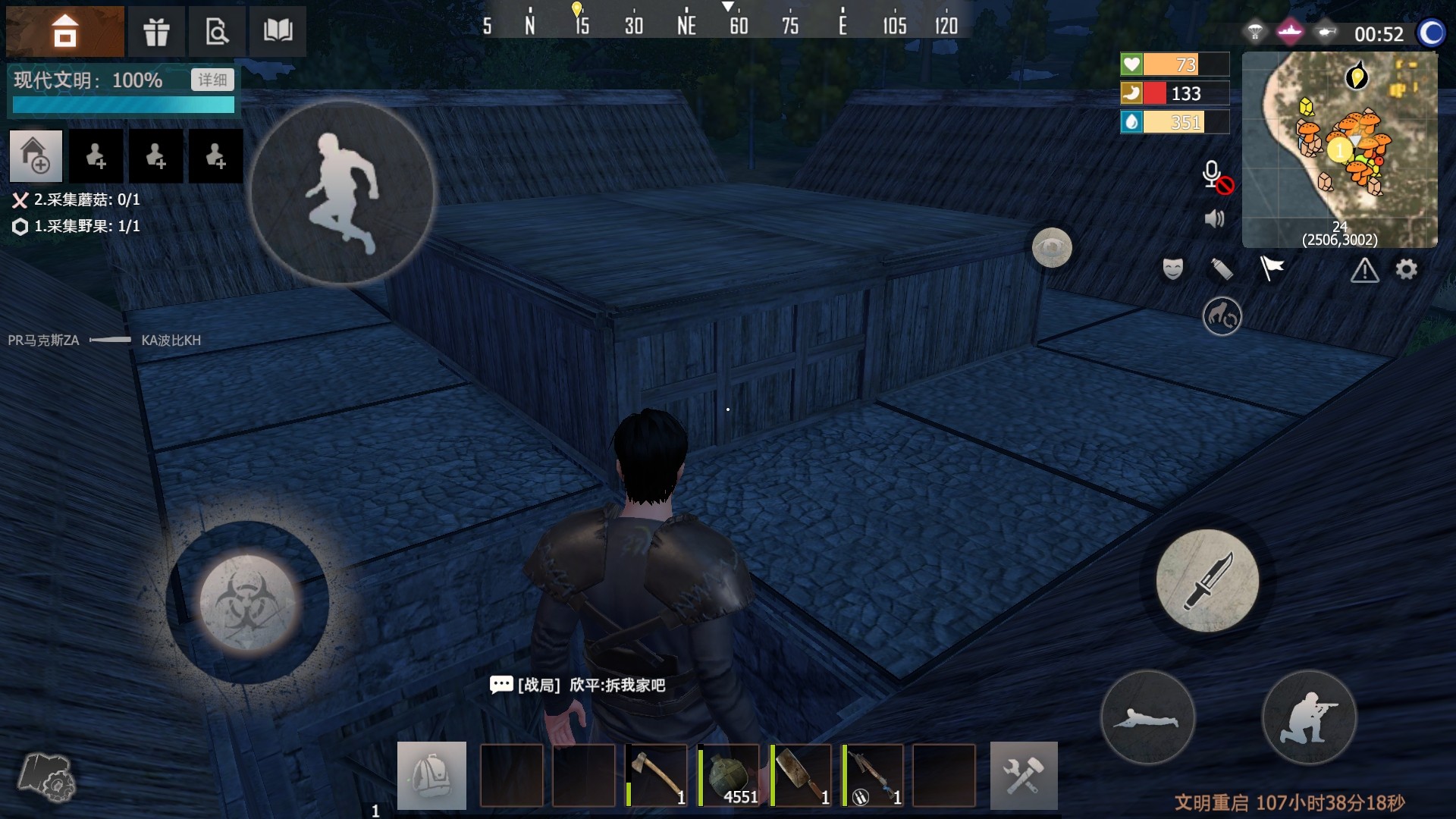Open the document search icon
This screenshot has width=1456, height=819.
pyautogui.click(x=217, y=31)
